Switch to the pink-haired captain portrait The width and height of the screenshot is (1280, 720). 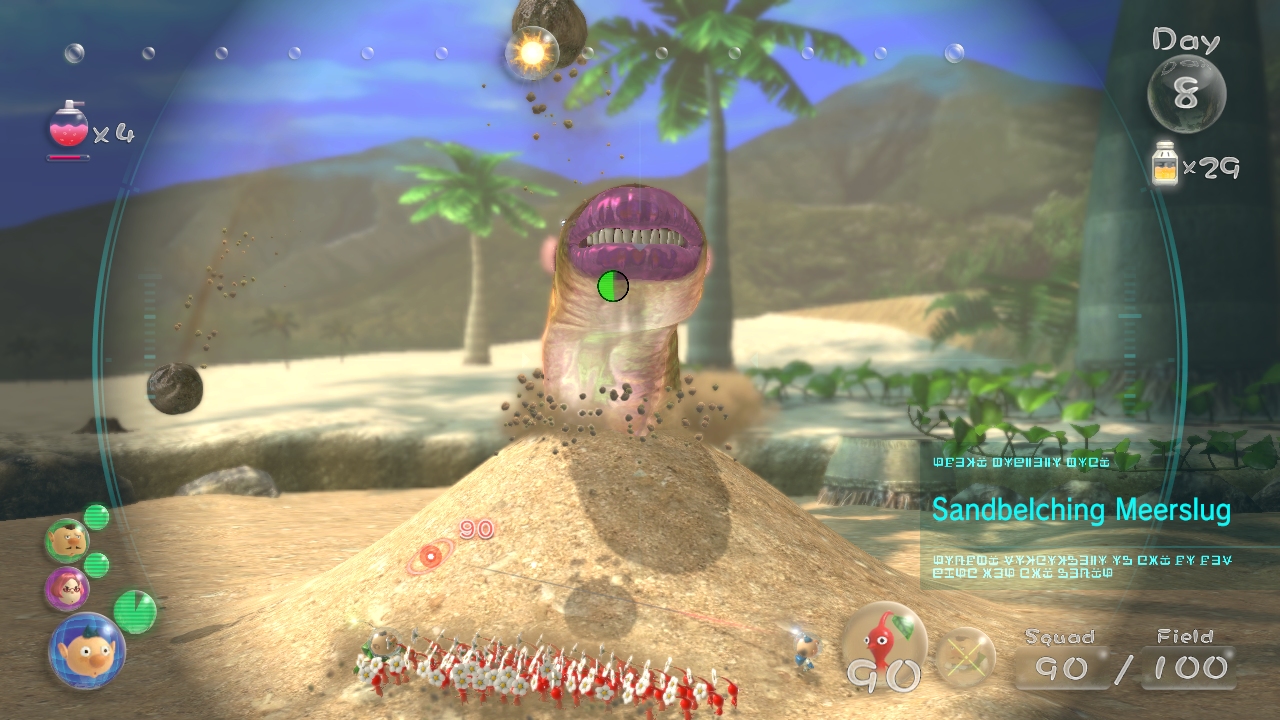click(66, 588)
